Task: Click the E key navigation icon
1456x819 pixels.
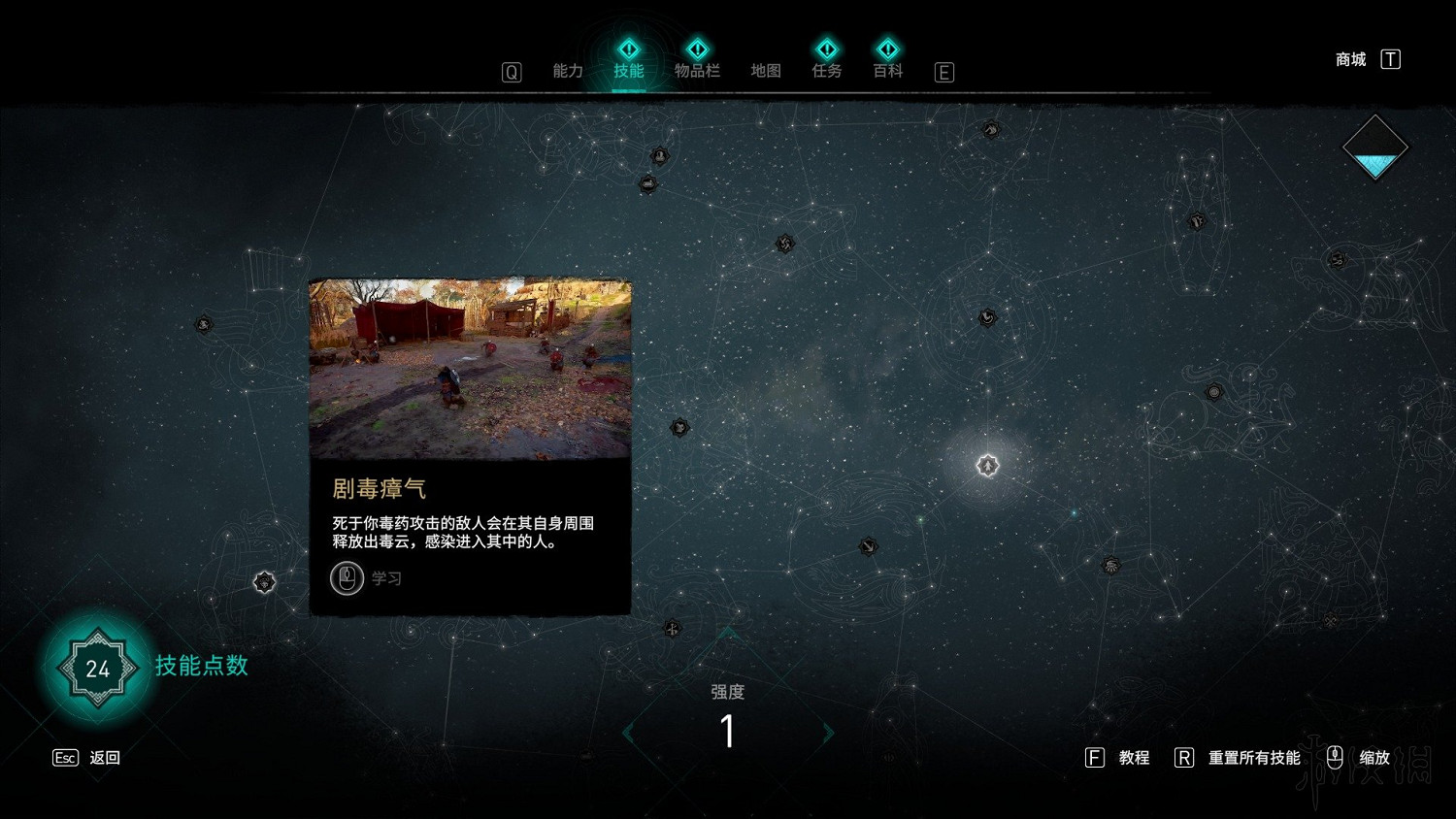Action: click(943, 72)
